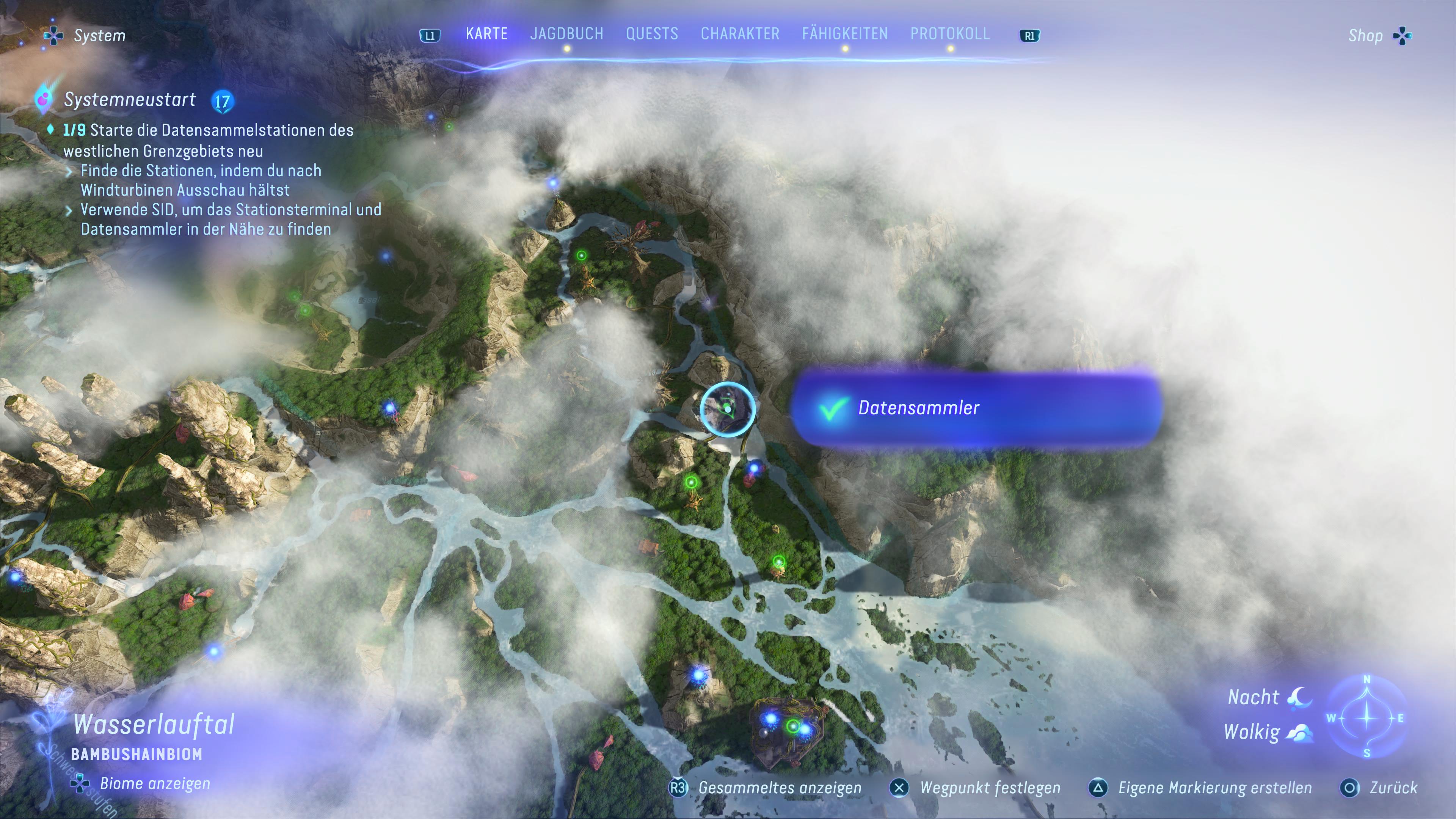This screenshot has width=1456, height=819.
Task: Click the compass rose
Action: 1366,717
